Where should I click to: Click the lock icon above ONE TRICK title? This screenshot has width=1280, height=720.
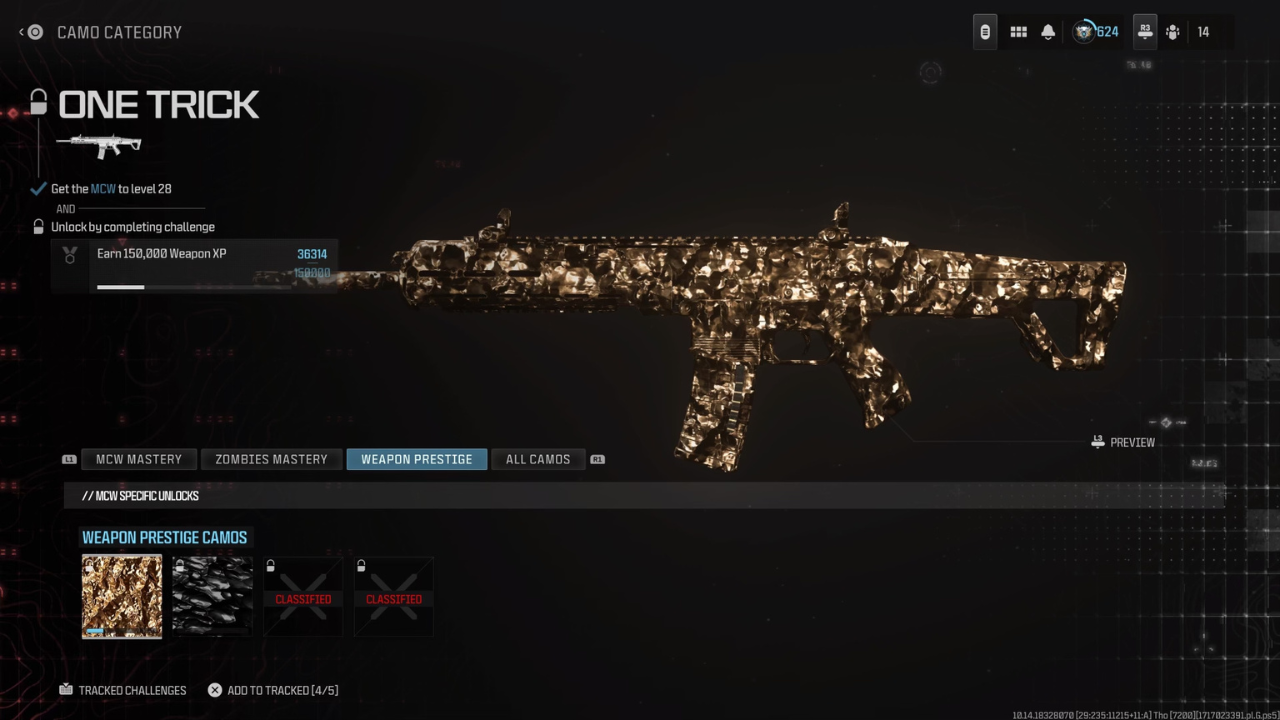coord(37,102)
